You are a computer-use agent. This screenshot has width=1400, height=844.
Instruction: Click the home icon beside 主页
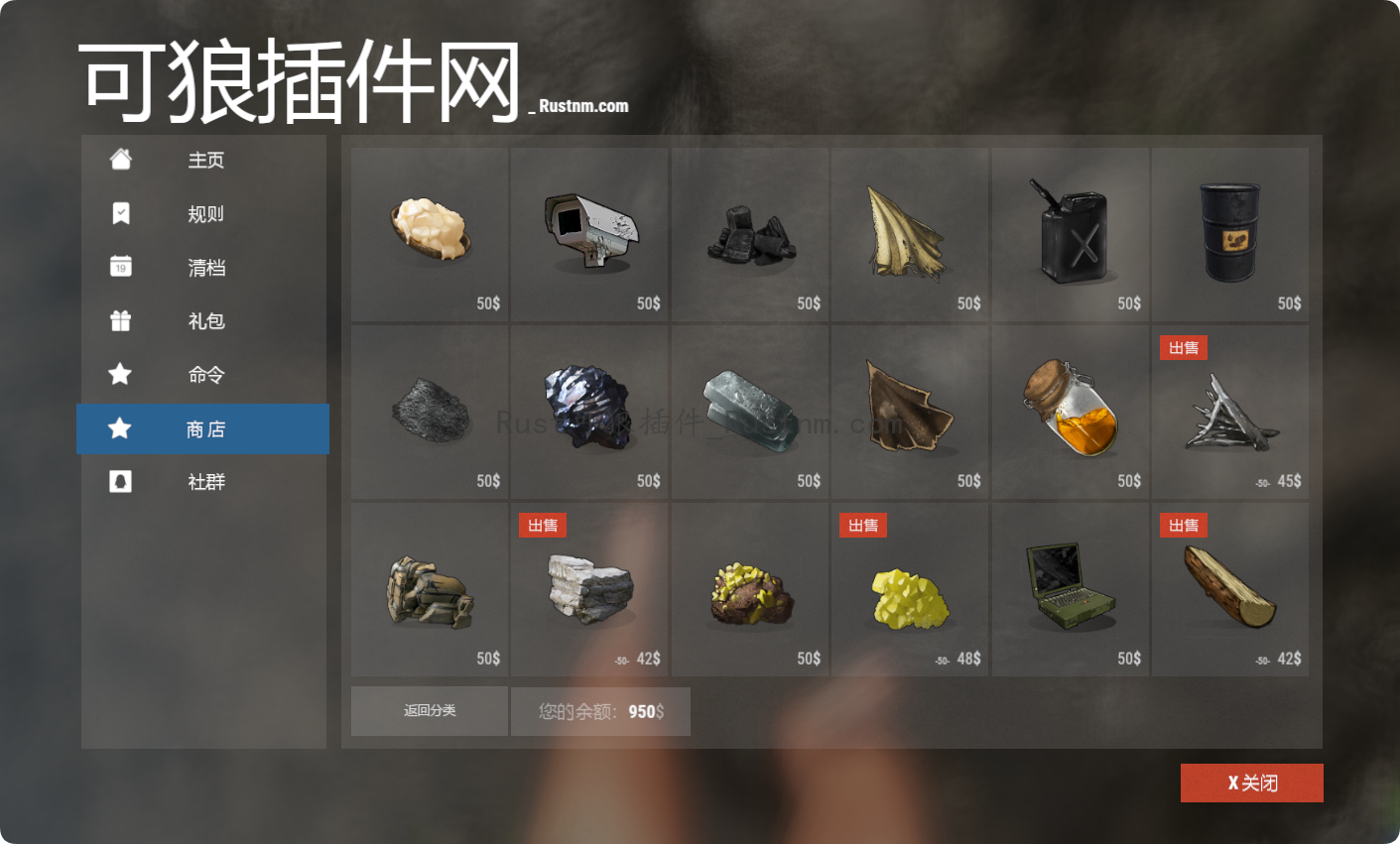click(119, 160)
